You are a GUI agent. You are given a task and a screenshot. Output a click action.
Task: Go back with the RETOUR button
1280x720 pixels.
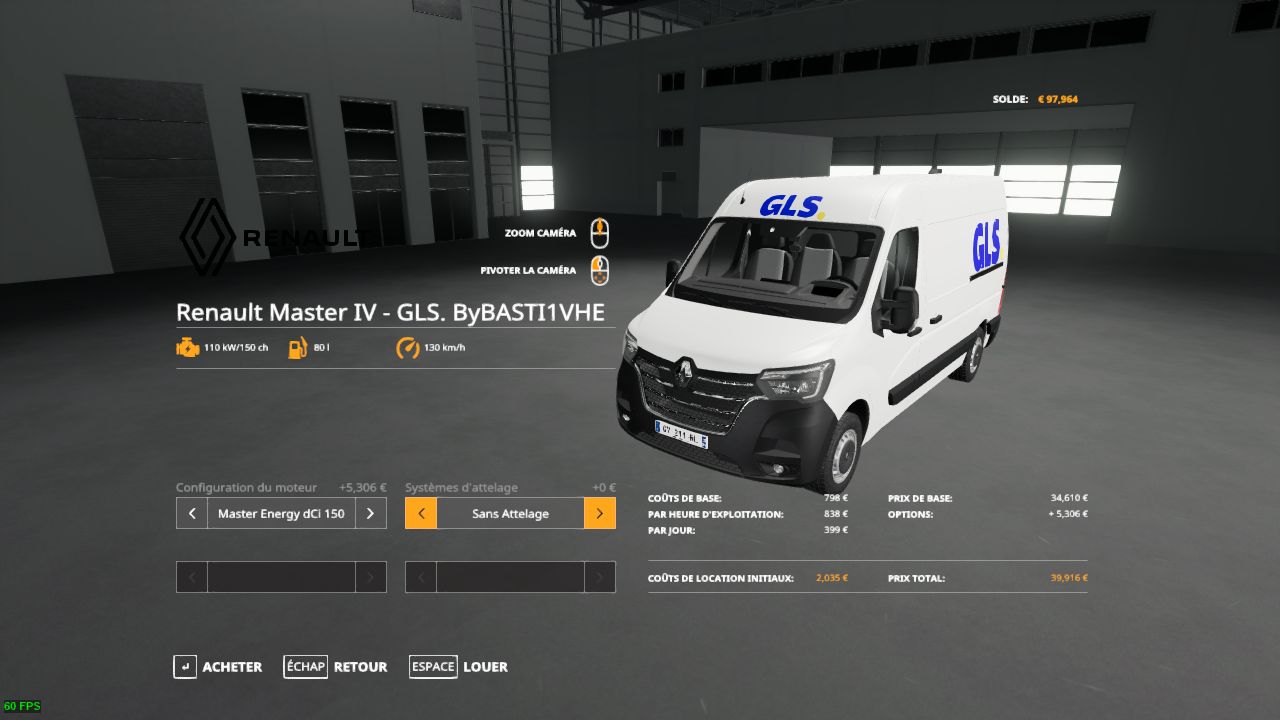pos(336,667)
